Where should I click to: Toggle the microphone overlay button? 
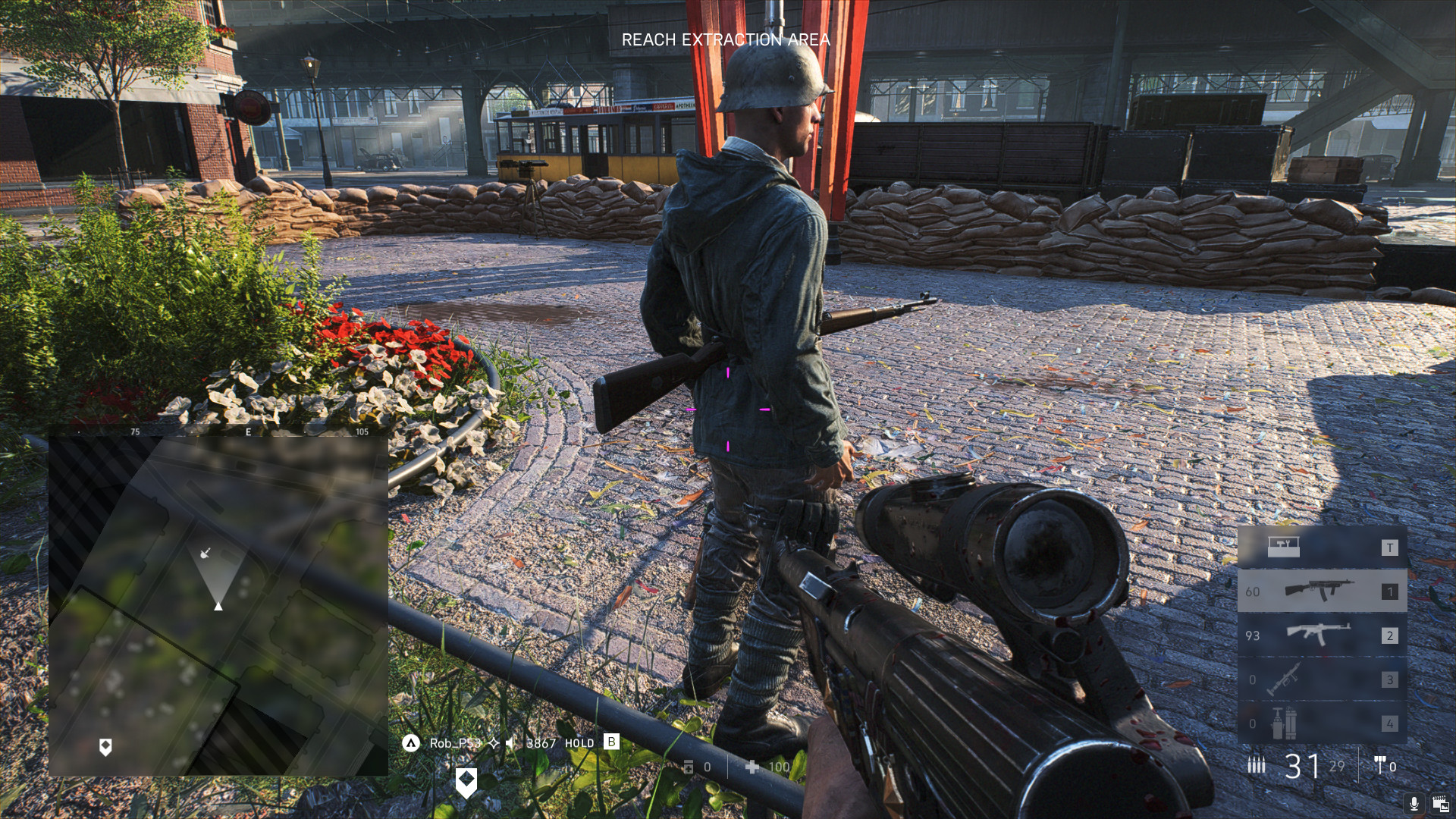[x=1414, y=803]
